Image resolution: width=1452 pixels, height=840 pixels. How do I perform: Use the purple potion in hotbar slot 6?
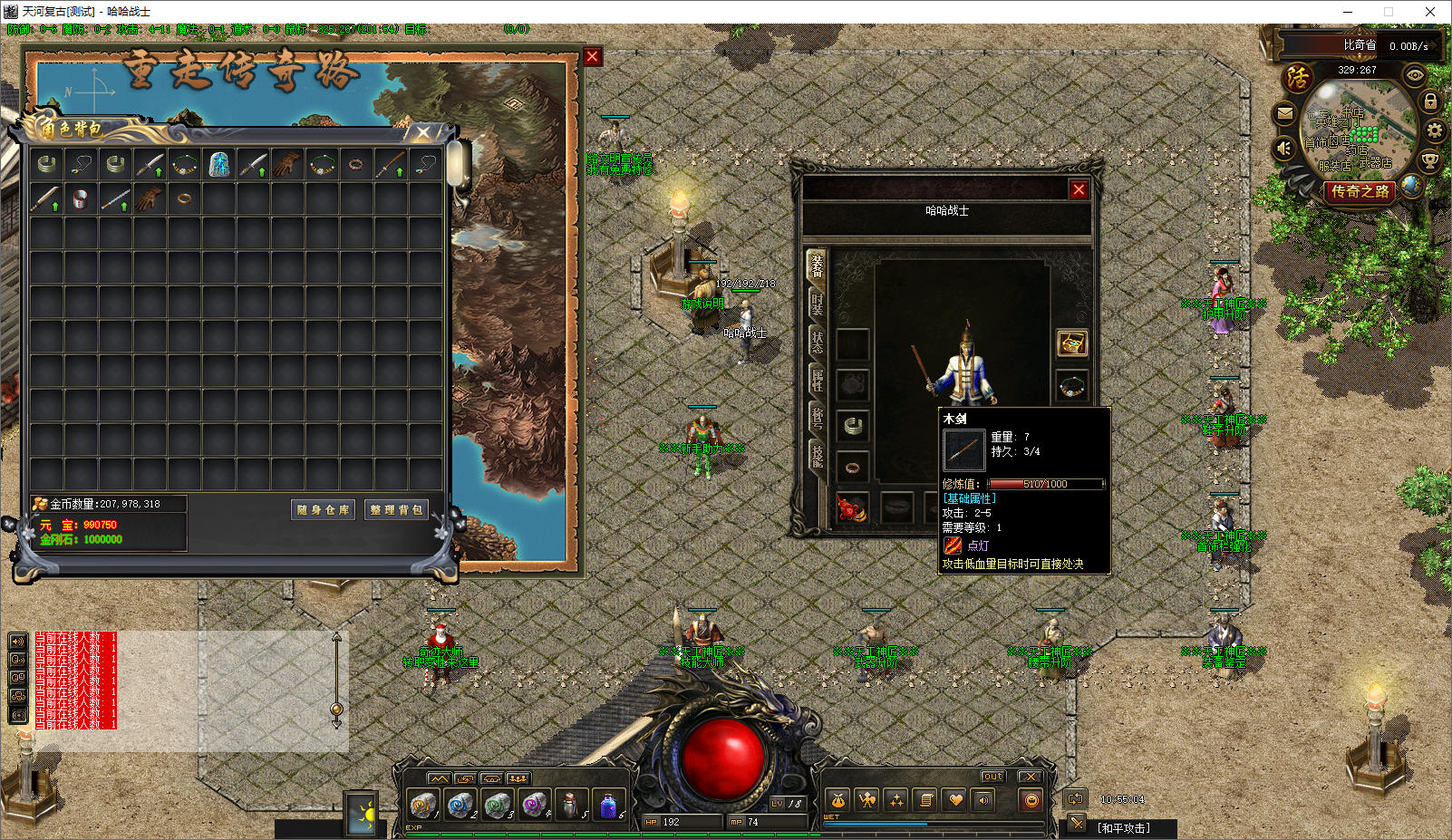[608, 804]
